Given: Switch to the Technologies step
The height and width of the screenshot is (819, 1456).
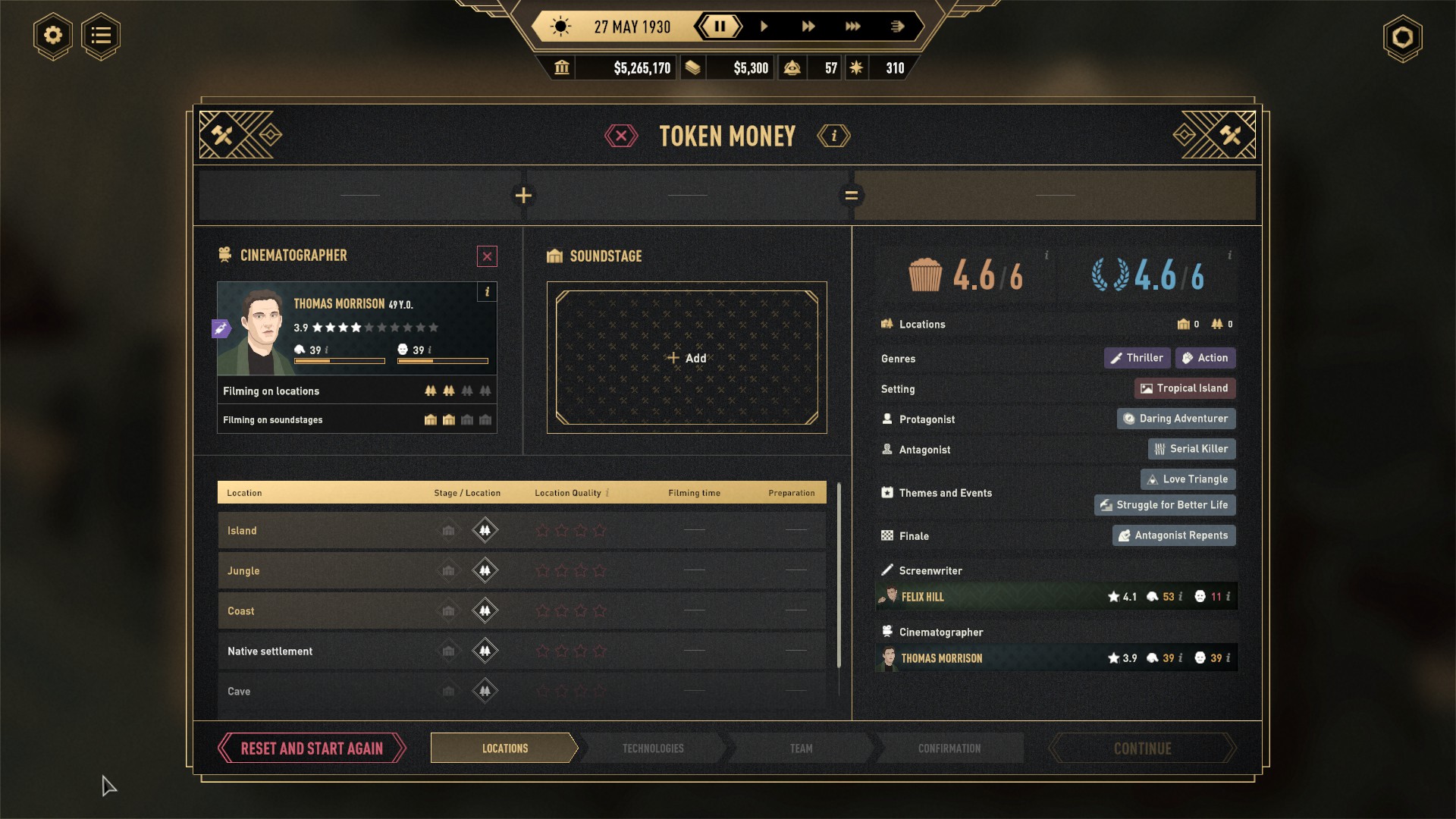Looking at the screenshot, I should click(653, 748).
